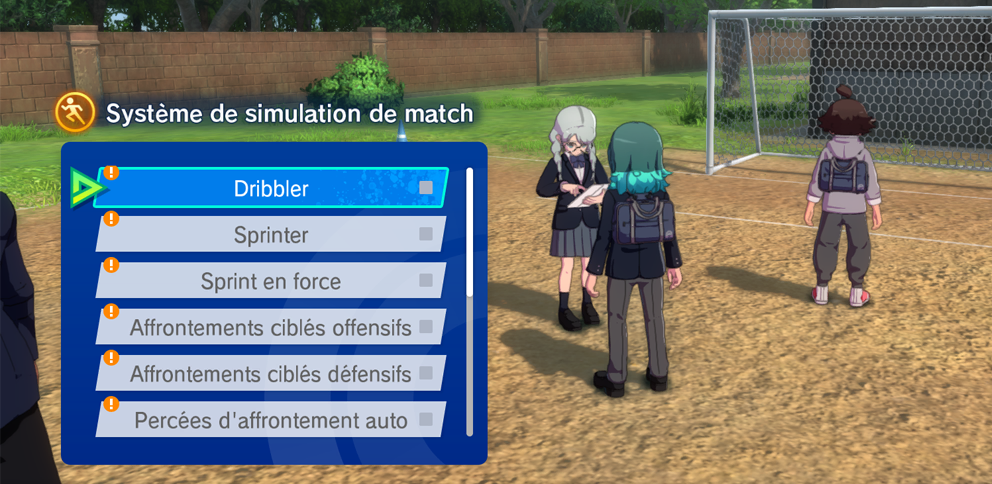
Task: Select the Dribbler menu entry
Action: pyautogui.click(x=270, y=188)
